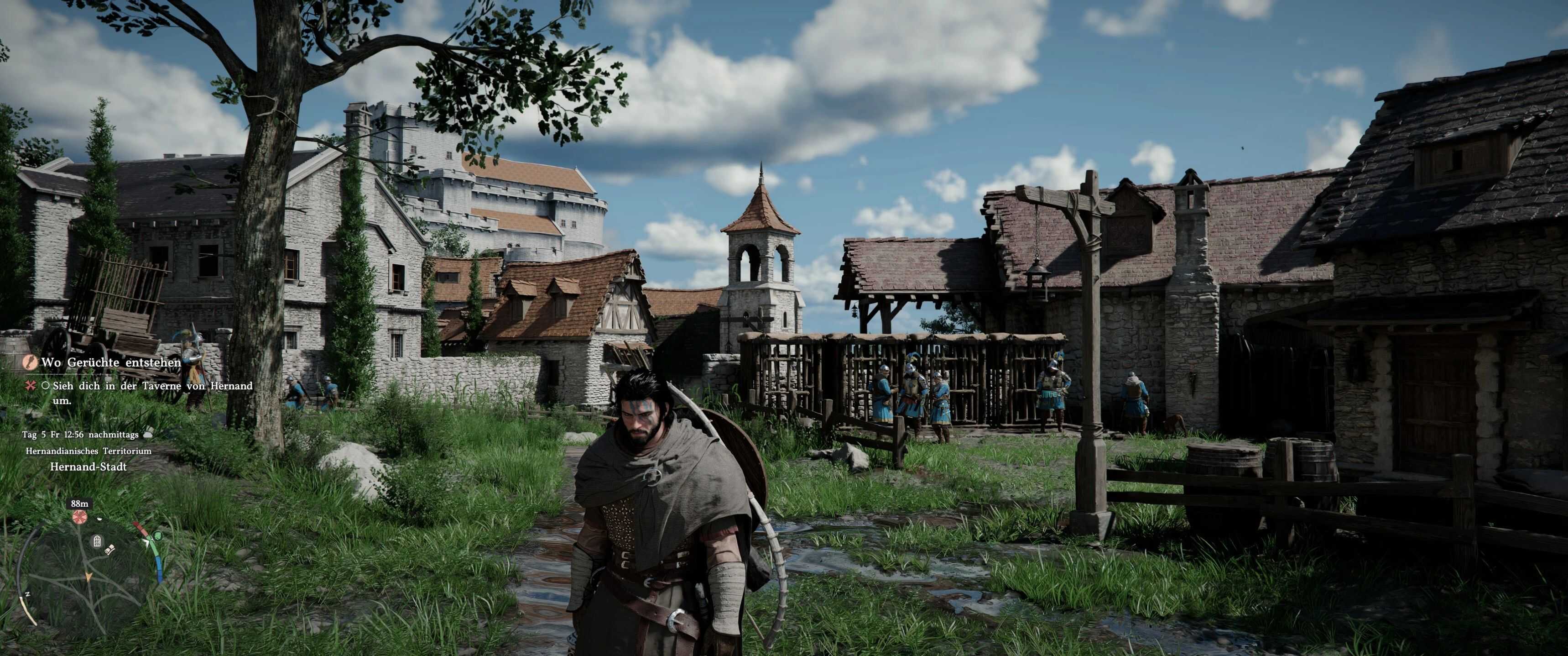
Task: Open the "Wo Gerüchte entstehen" quest tracker
Action: pyautogui.click(x=111, y=362)
